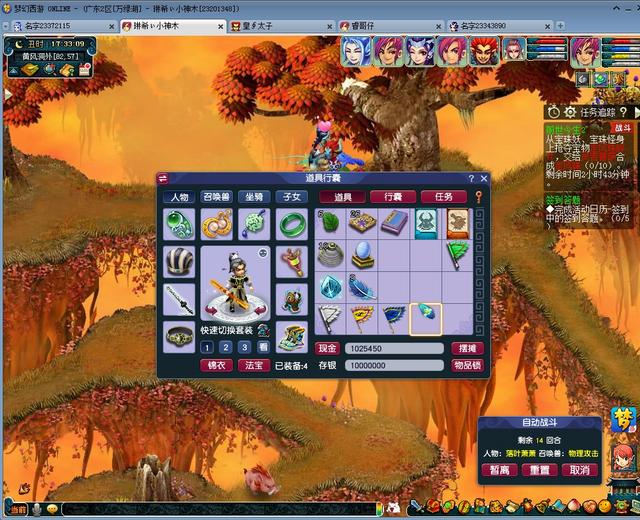Screen dimensions: 640x520
Task: Switch to the 子女 children tab
Action: (x=292, y=197)
